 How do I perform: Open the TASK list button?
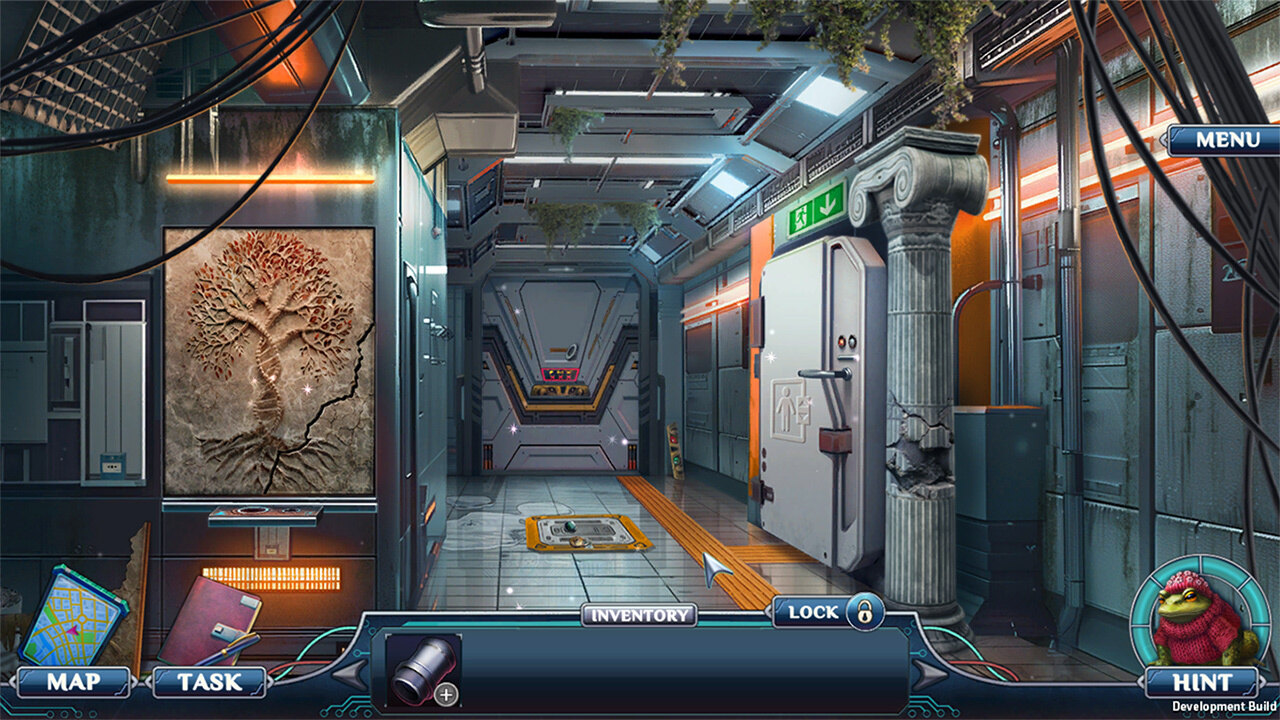[x=209, y=683]
